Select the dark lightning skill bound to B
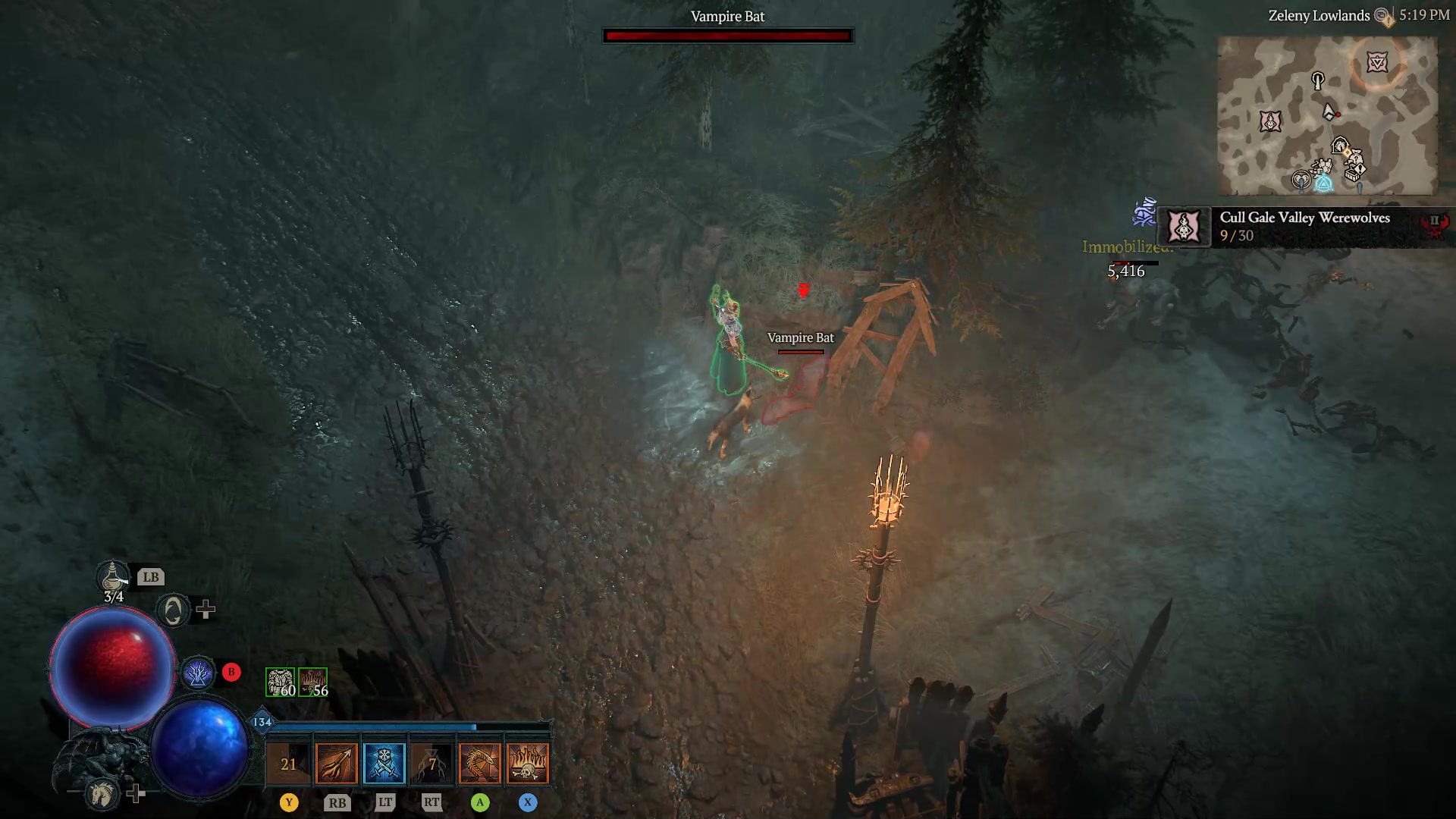 pos(199,672)
